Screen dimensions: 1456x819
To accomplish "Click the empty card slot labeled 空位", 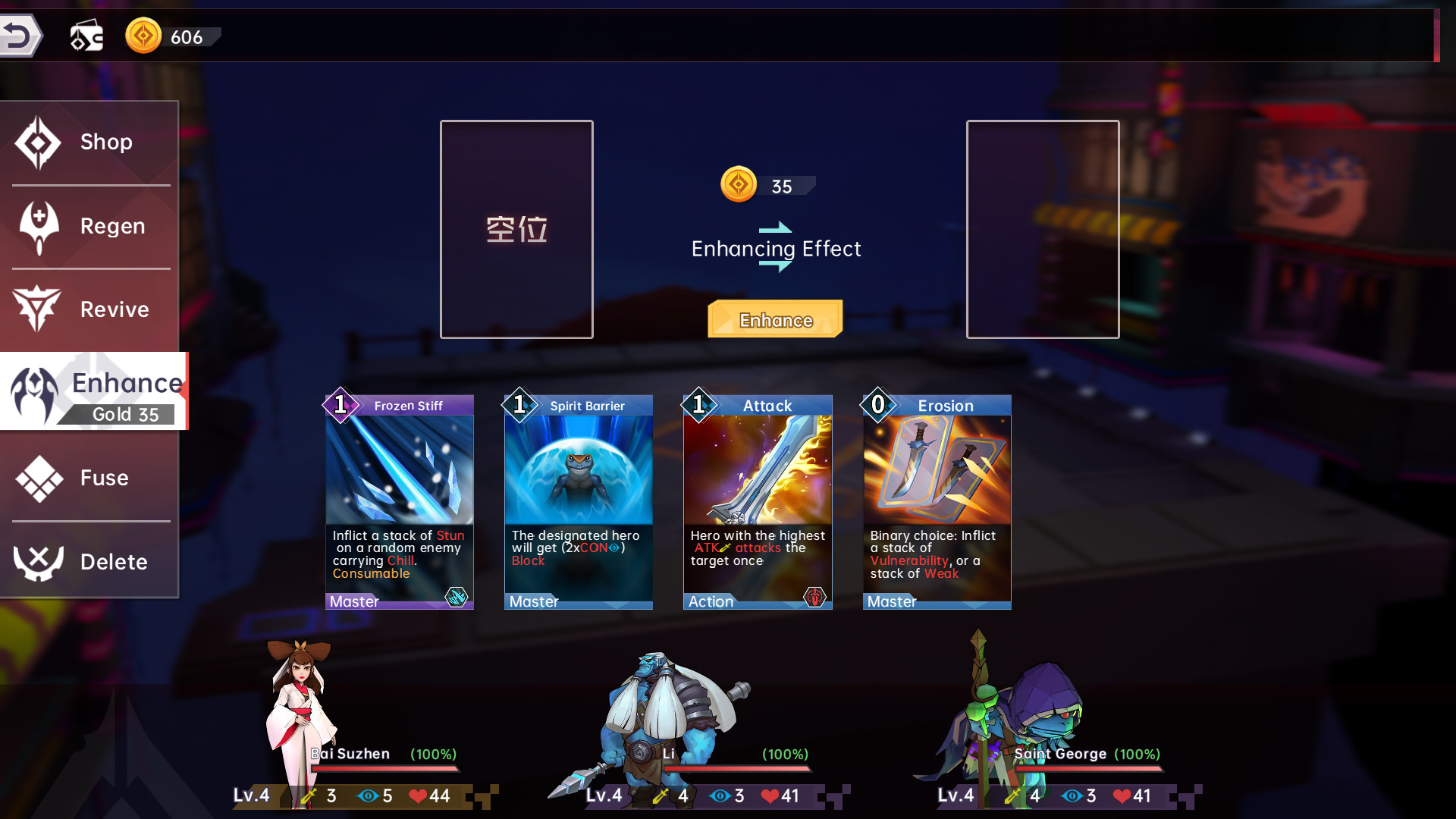I will pyautogui.click(x=516, y=228).
